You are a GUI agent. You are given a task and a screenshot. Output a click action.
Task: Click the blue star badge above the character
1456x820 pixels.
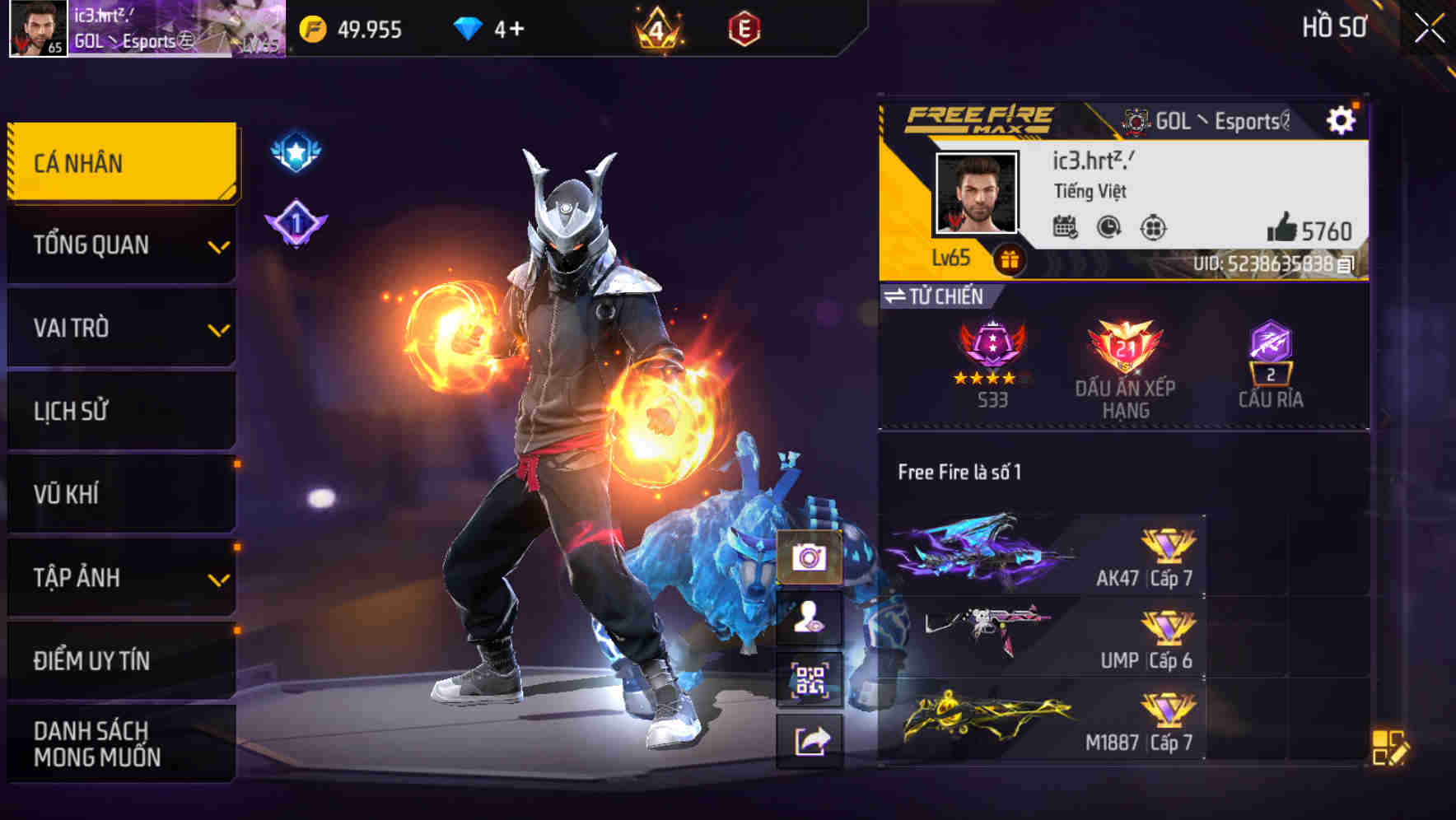(x=295, y=150)
